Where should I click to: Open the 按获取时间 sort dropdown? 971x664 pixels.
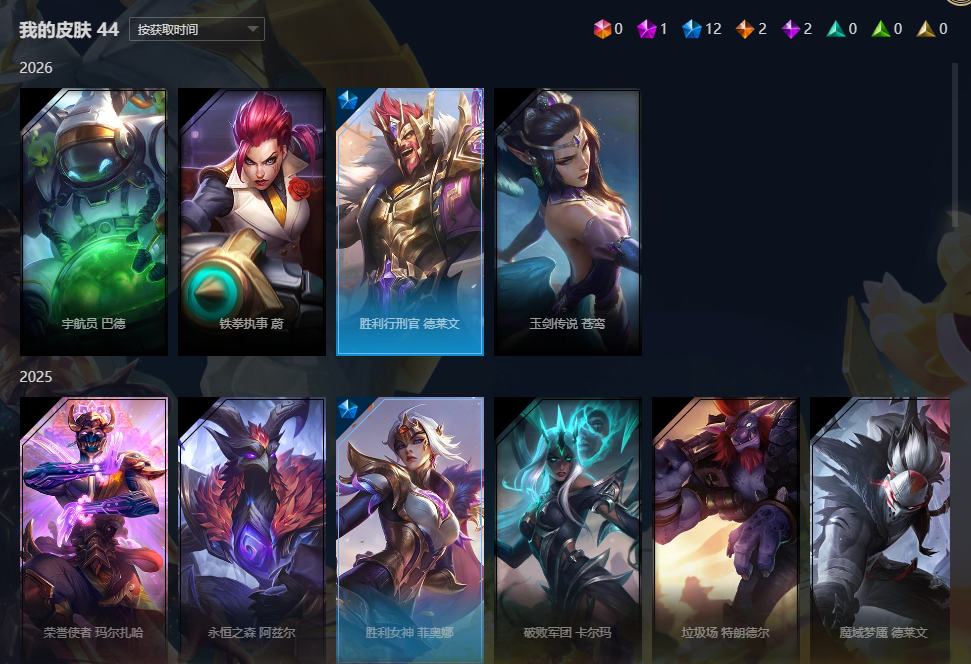coord(196,29)
